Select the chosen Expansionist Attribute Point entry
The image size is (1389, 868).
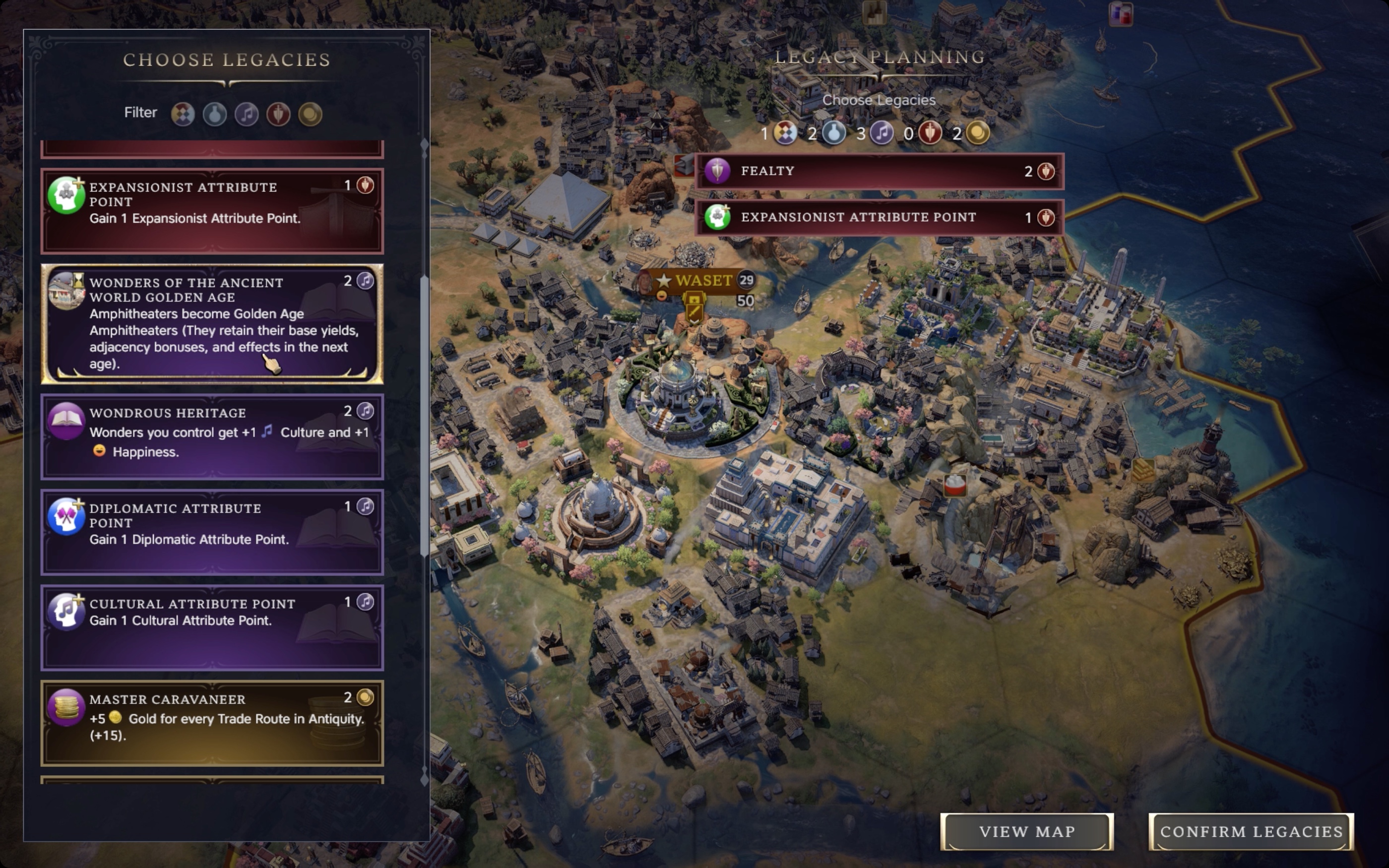(x=878, y=217)
